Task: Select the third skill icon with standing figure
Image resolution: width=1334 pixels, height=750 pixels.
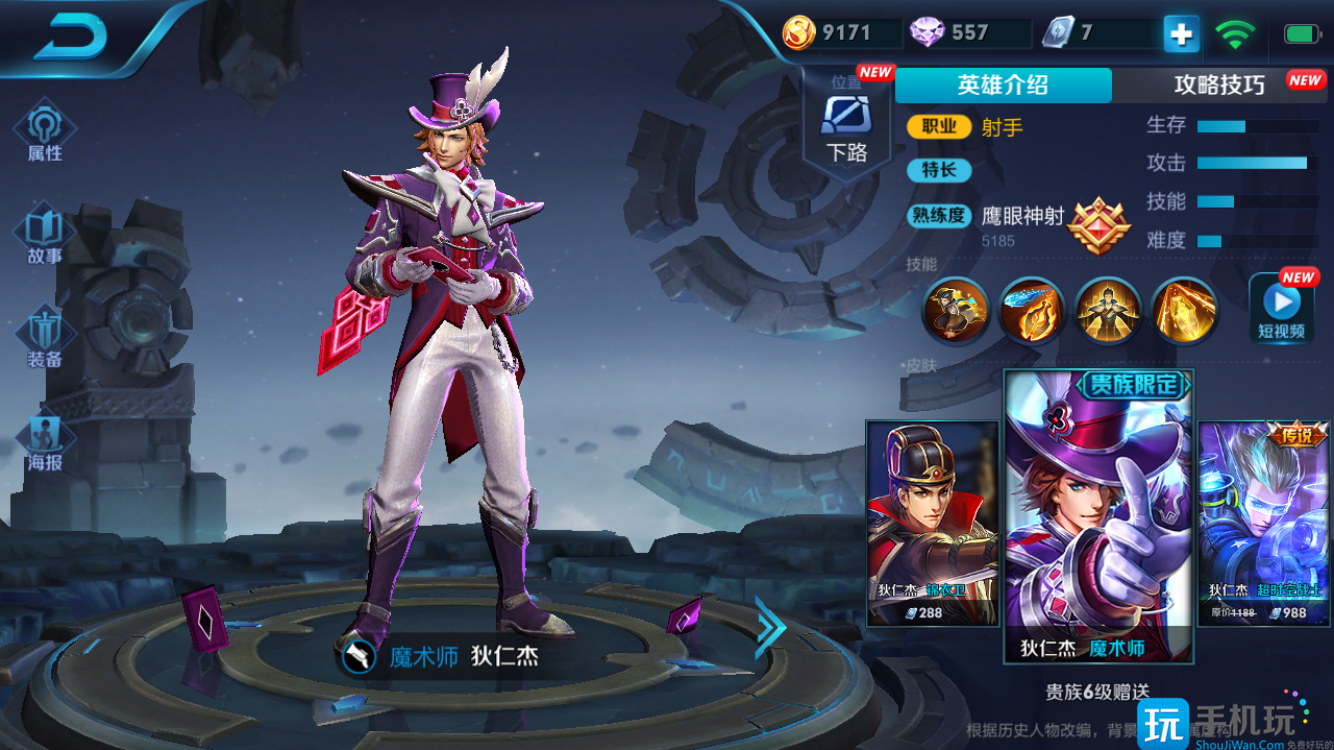Action: (x=1108, y=310)
